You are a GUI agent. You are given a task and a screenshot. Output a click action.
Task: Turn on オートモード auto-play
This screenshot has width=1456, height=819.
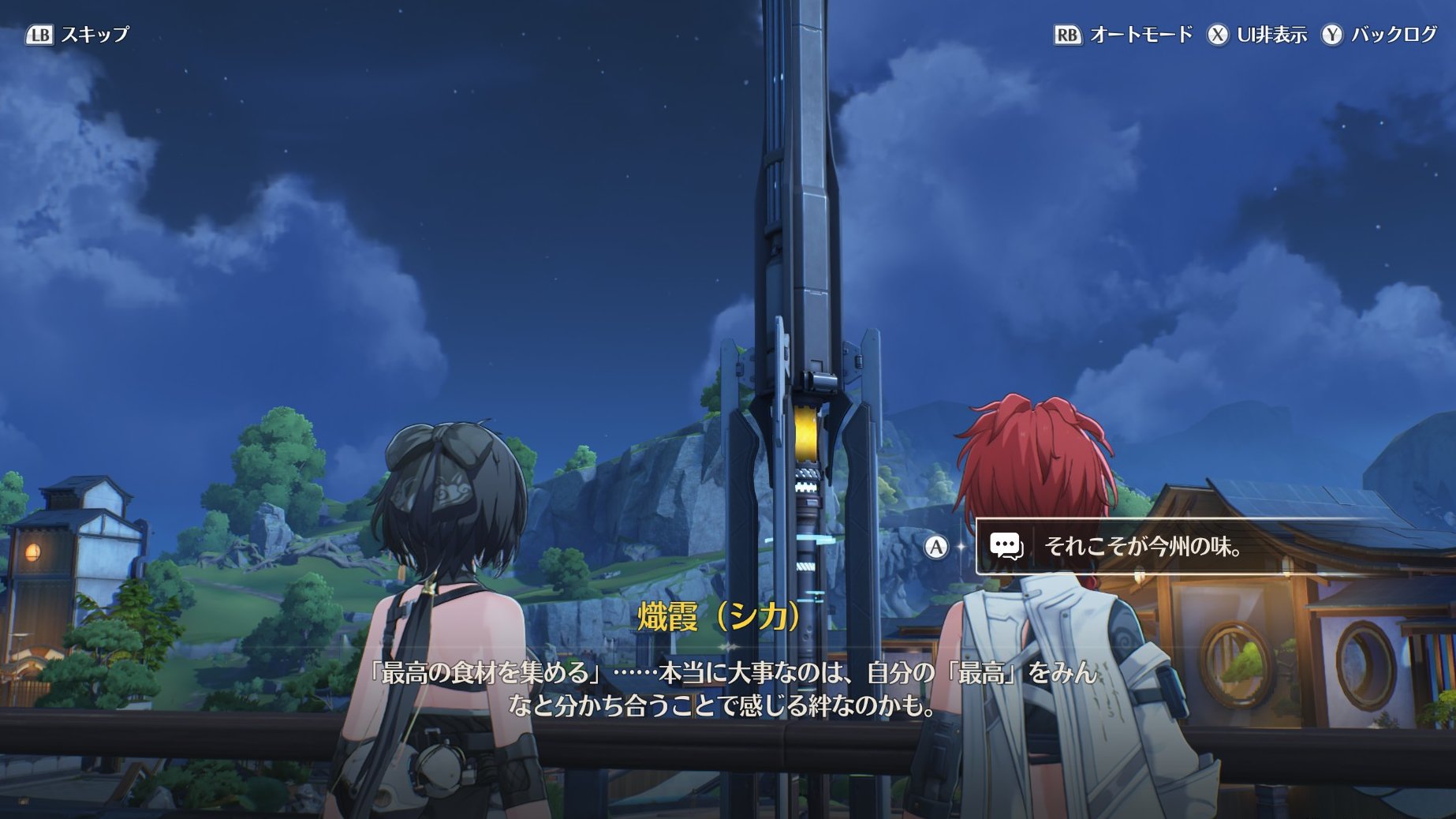click(x=1123, y=35)
